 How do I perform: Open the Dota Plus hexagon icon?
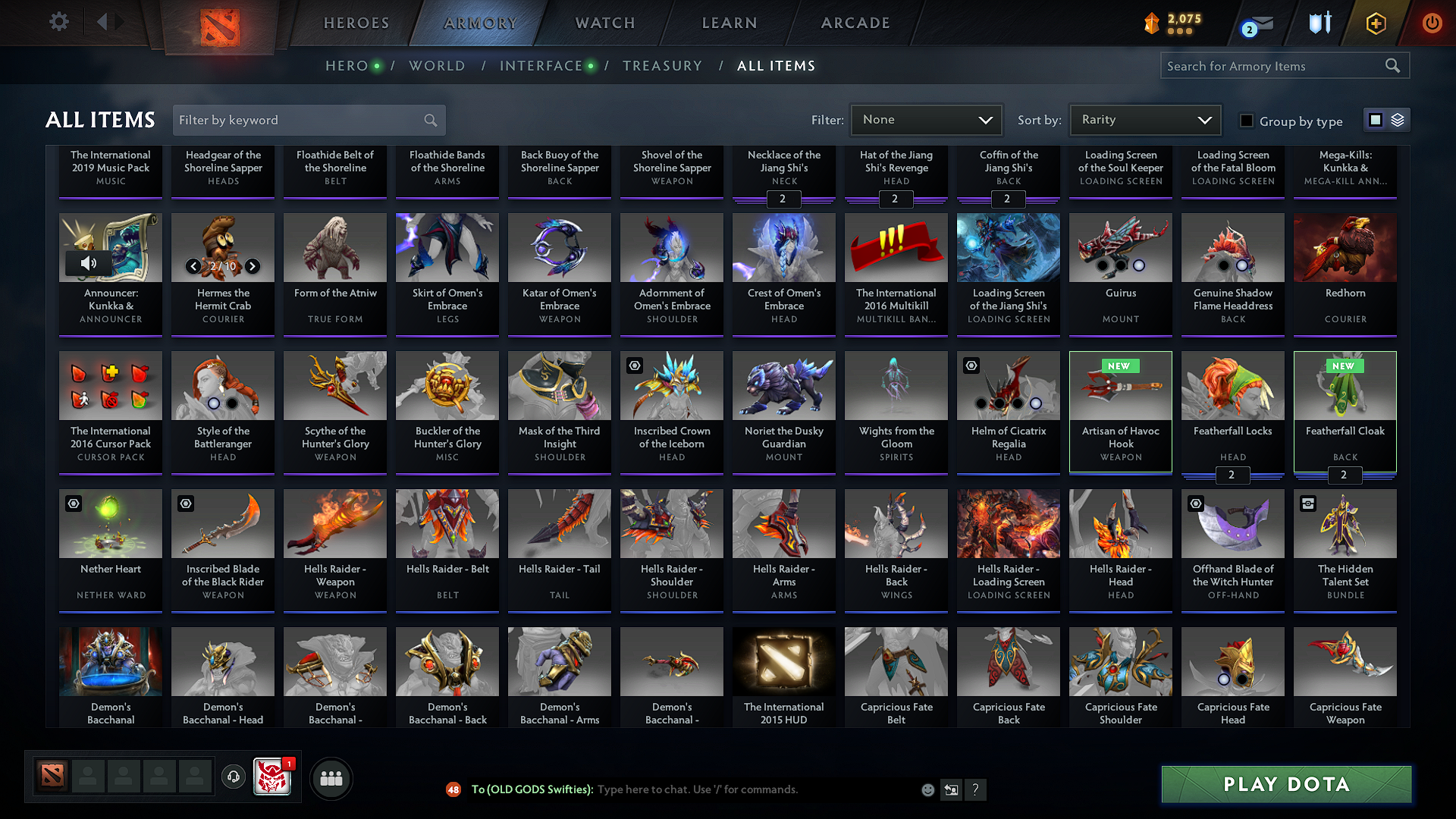(1375, 23)
